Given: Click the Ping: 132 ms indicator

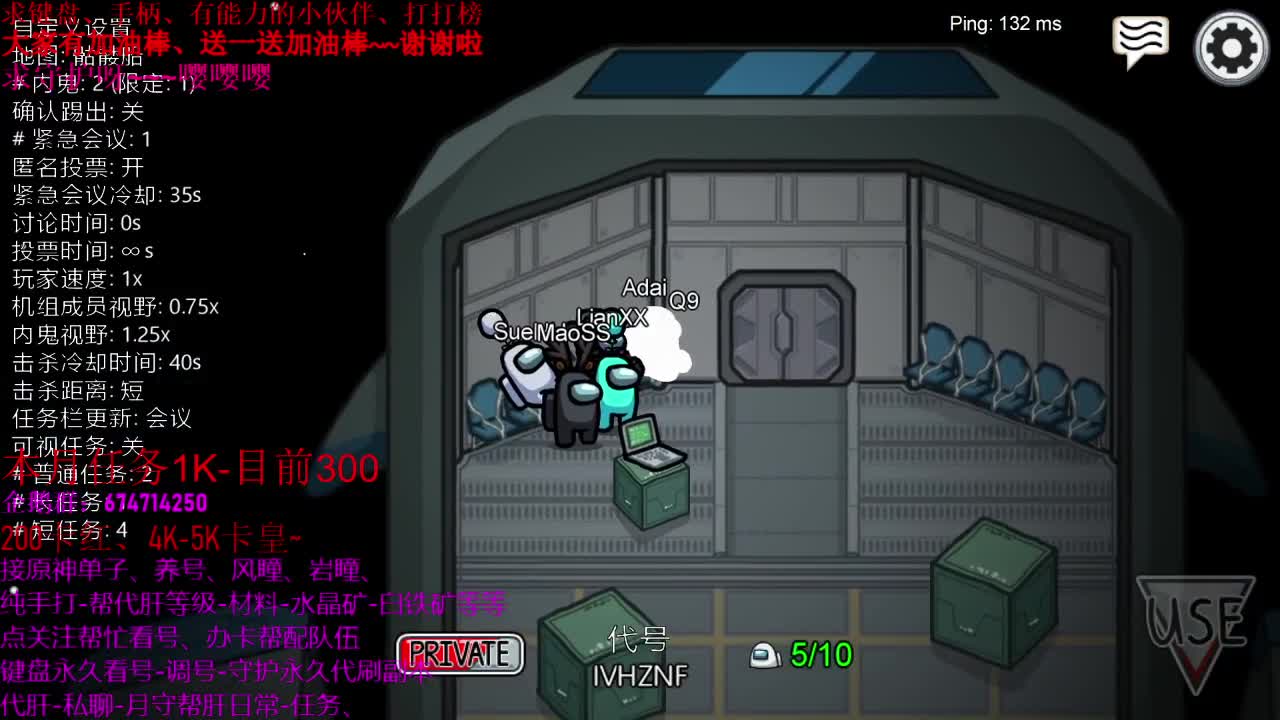Looking at the screenshot, I should click(x=1006, y=24).
